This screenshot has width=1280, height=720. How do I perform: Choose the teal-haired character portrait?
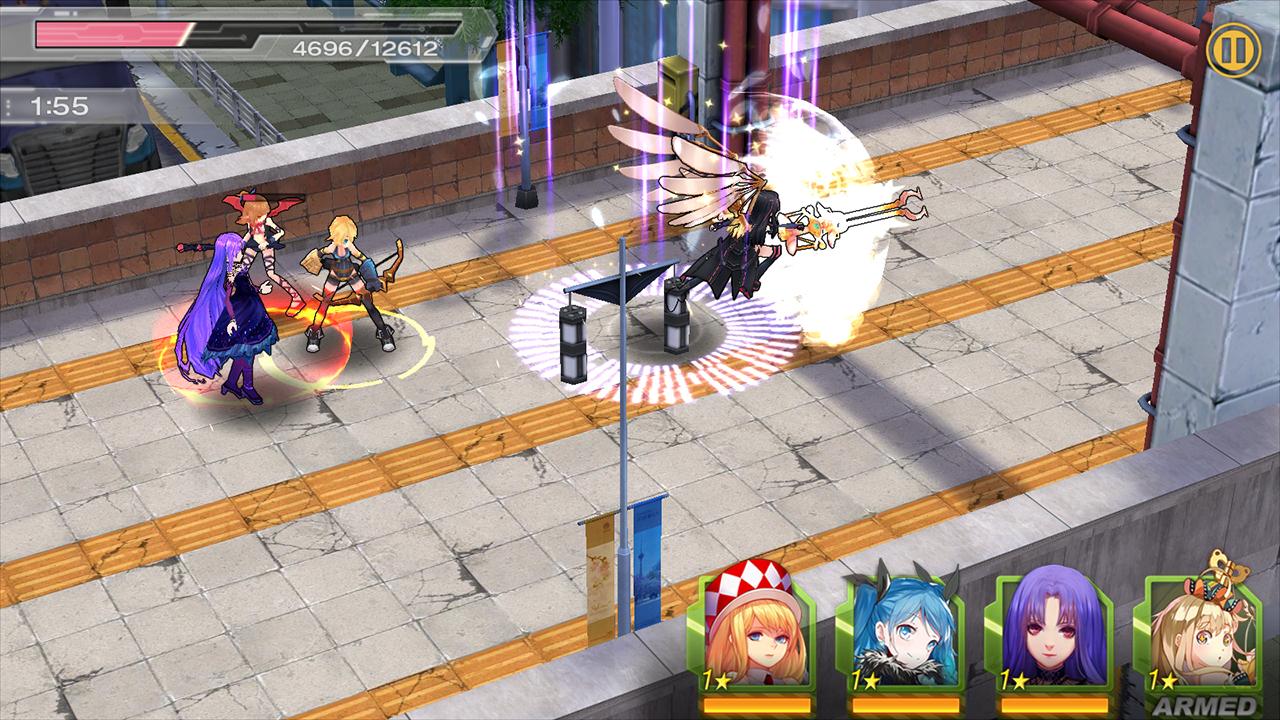[x=903, y=635]
